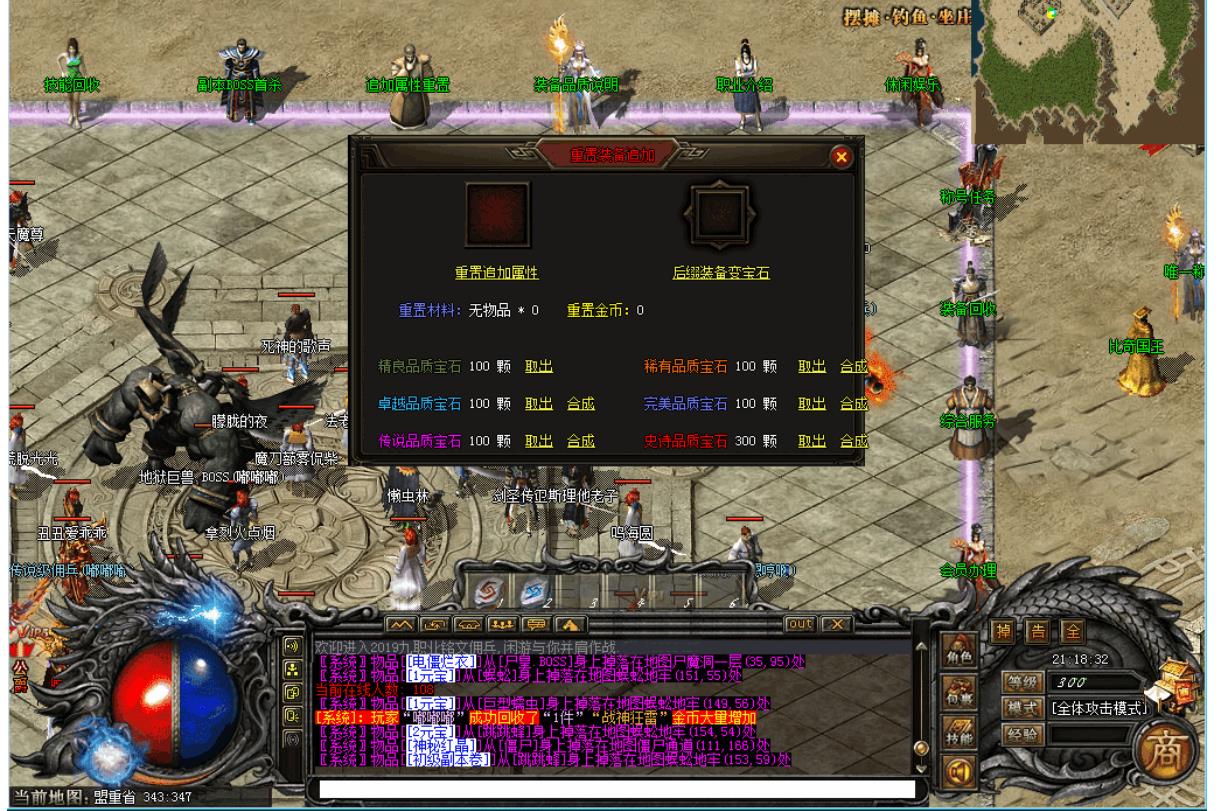Open the 角色 character panel
The image size is (1226, 811).
pyautogui.click(x=961, y=652)
